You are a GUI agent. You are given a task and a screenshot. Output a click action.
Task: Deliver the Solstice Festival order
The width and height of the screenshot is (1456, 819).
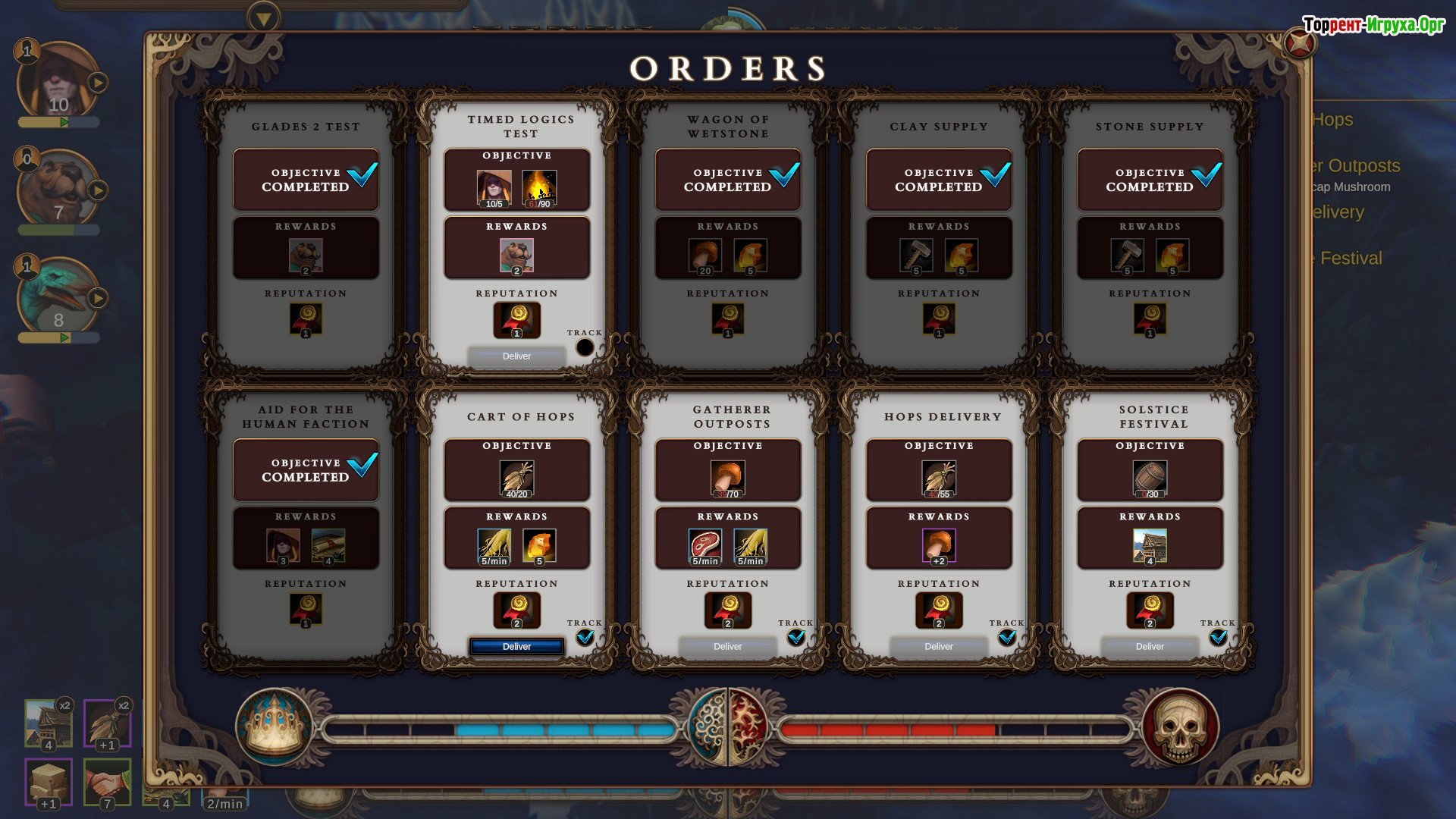[1150, 646]
